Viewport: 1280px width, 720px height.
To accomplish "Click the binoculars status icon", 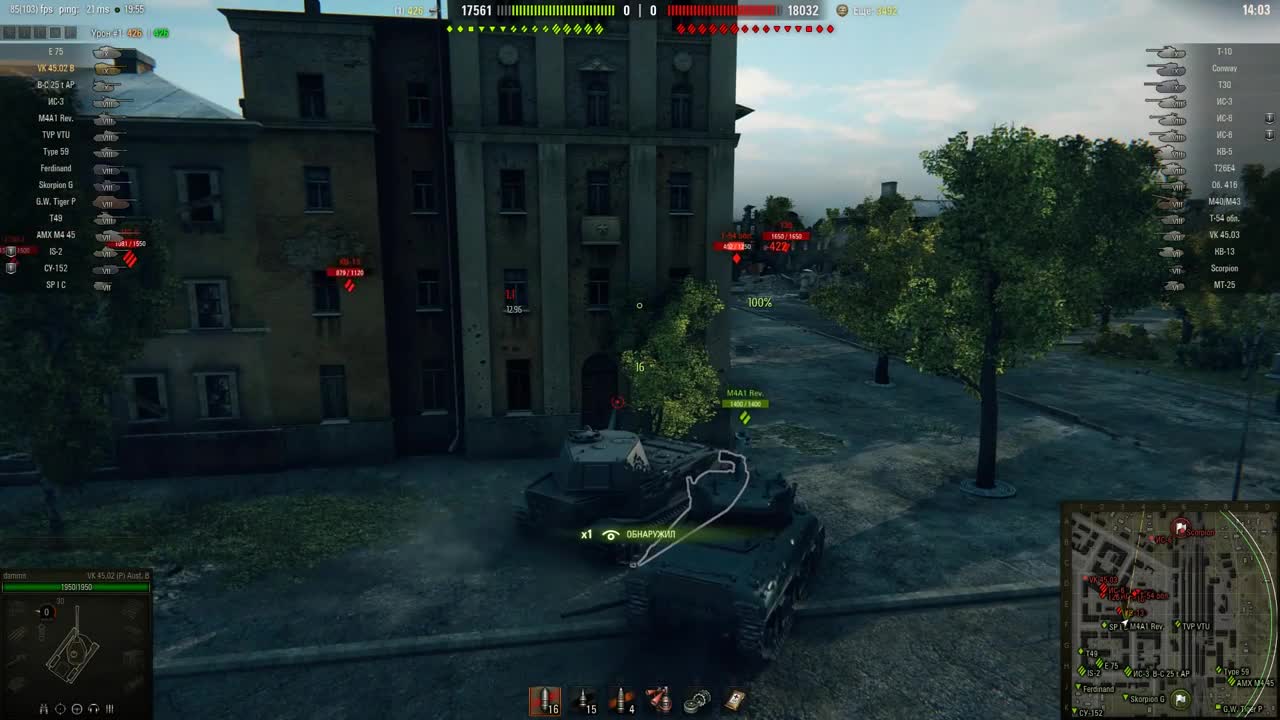I will (44, 709).
